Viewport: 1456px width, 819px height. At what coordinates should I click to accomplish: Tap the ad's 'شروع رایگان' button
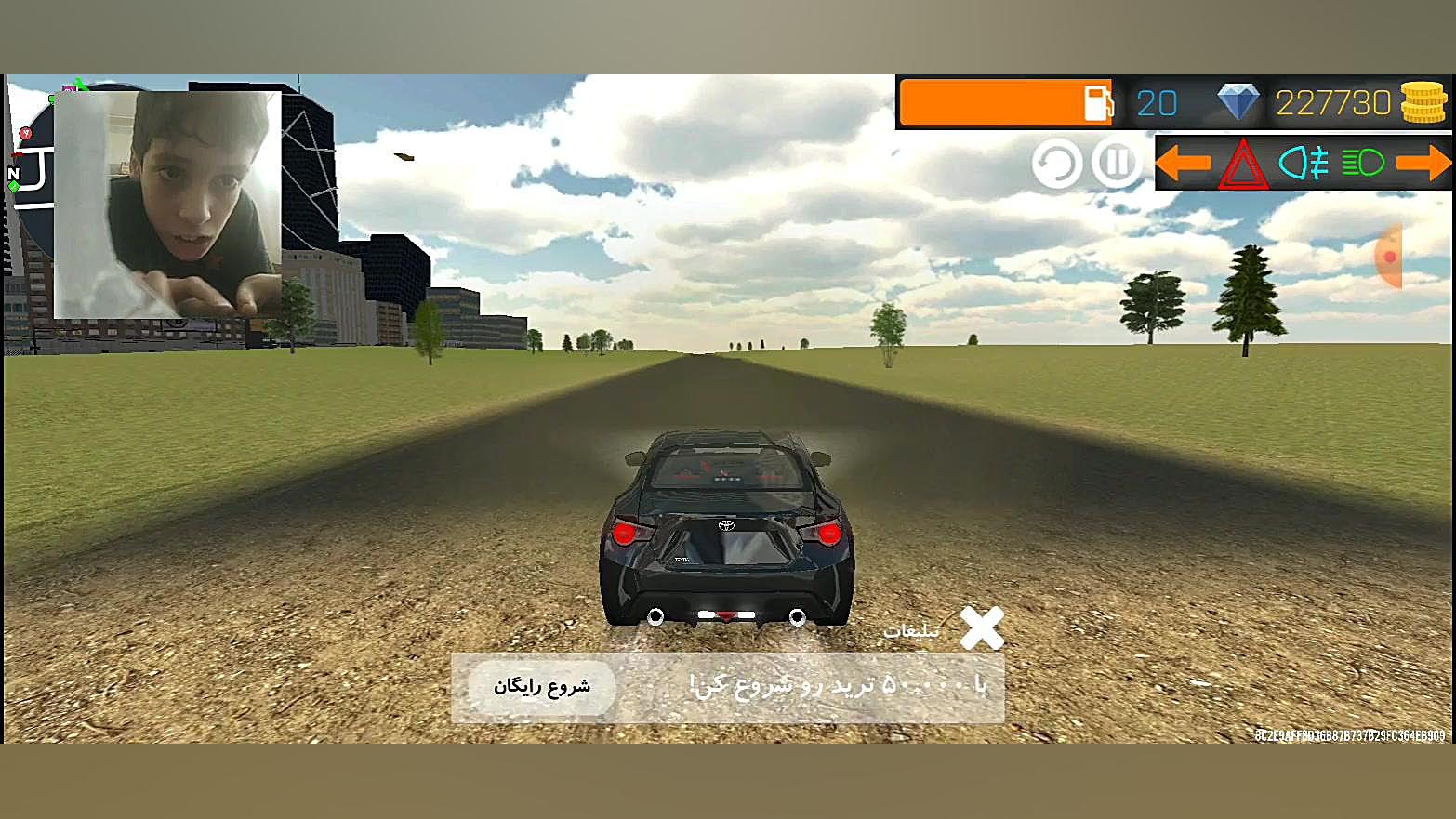click(x=542, y=687)
